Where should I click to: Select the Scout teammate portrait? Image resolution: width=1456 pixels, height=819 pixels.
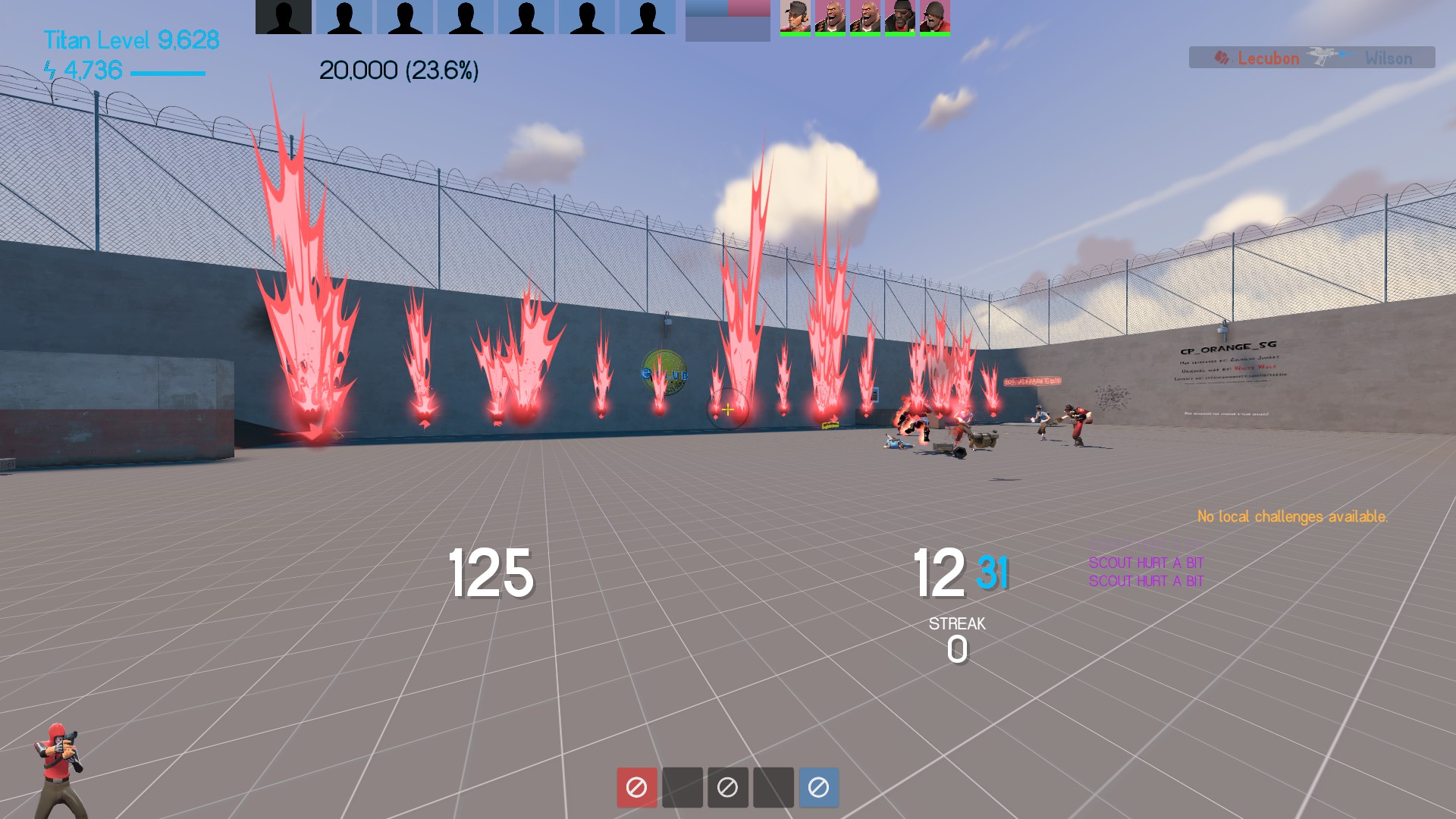(795, 17)
